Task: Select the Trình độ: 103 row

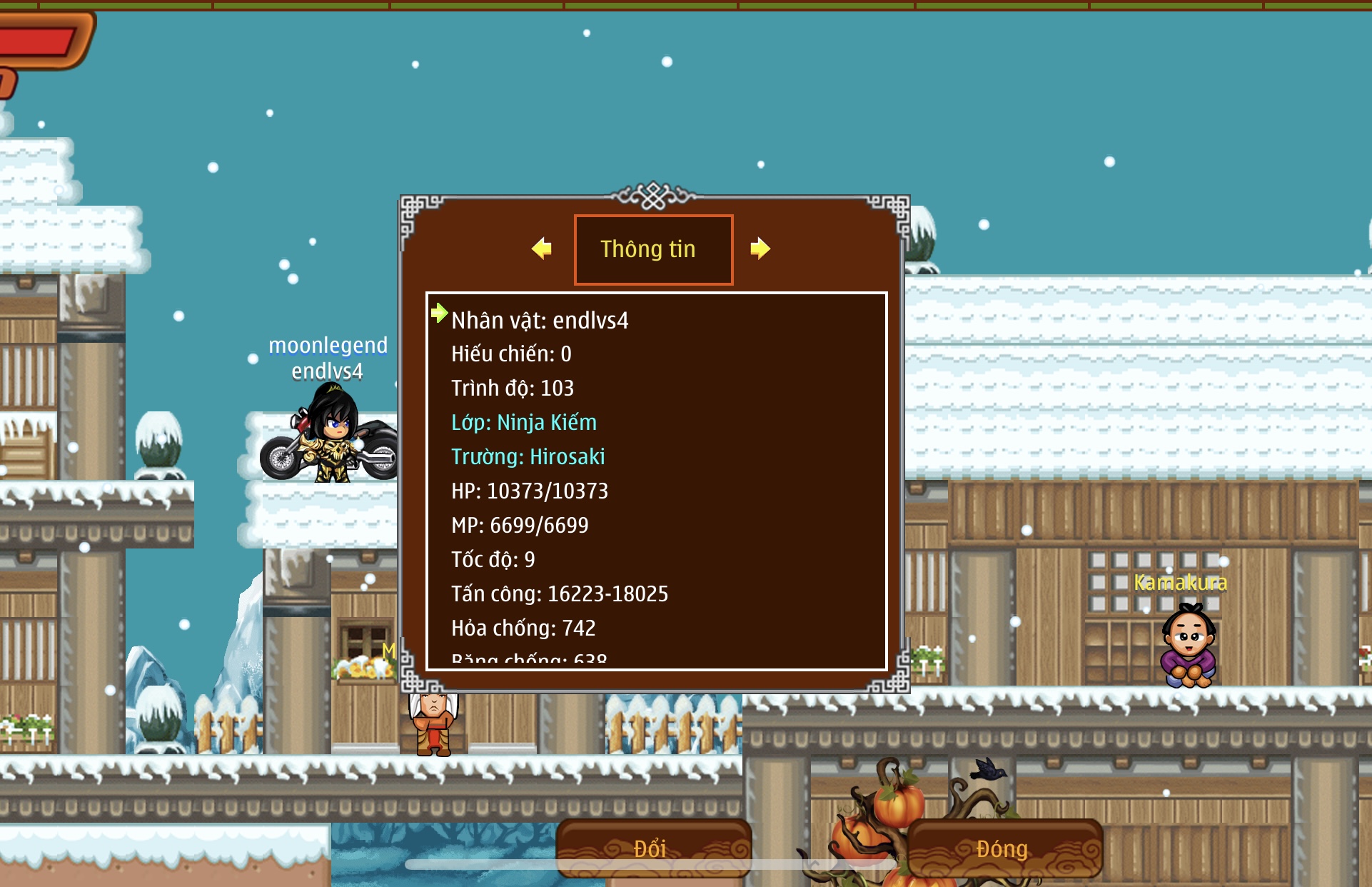Action: click(x=513, y=389)
